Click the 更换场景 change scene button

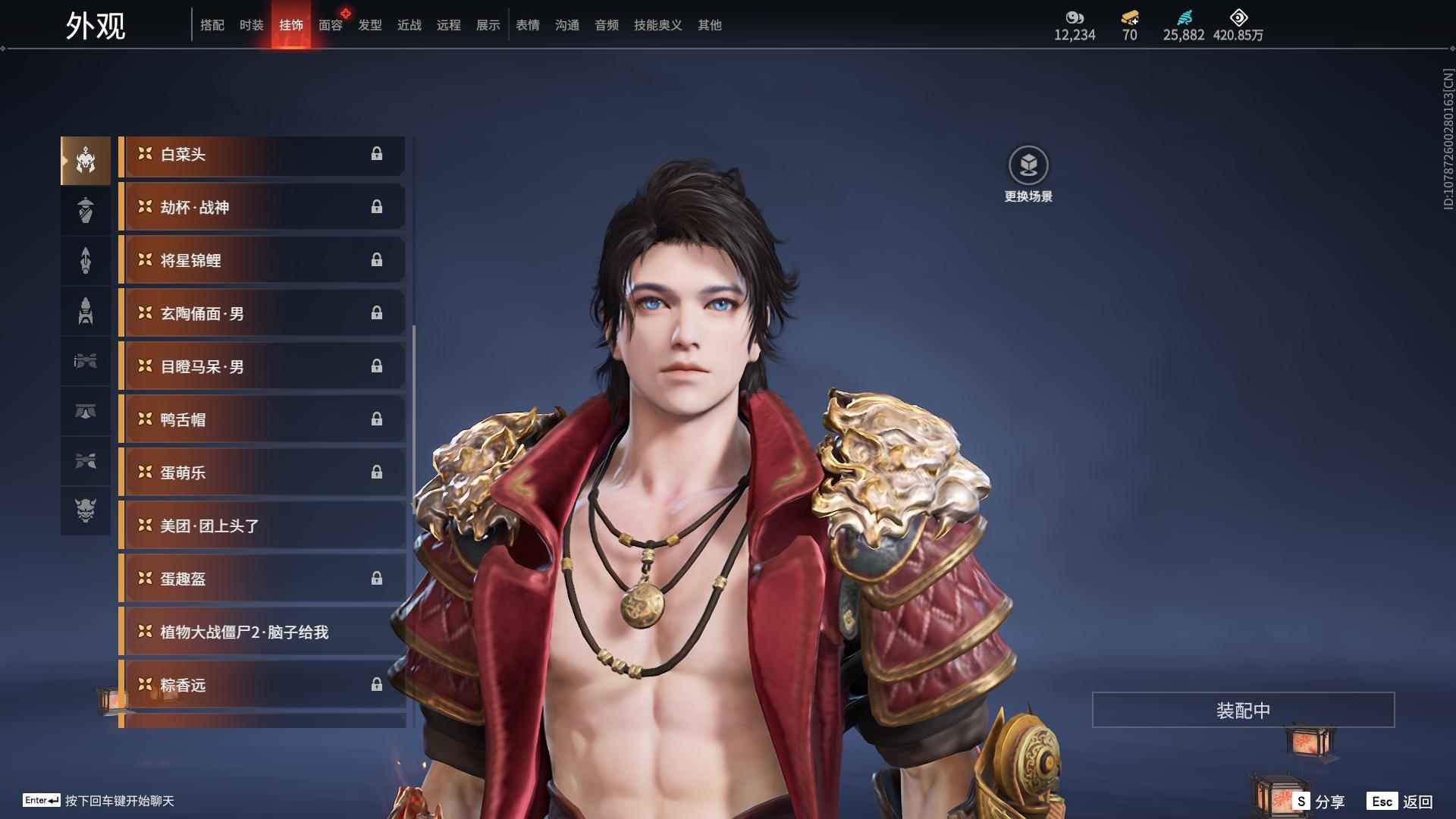coord(1028,174)
